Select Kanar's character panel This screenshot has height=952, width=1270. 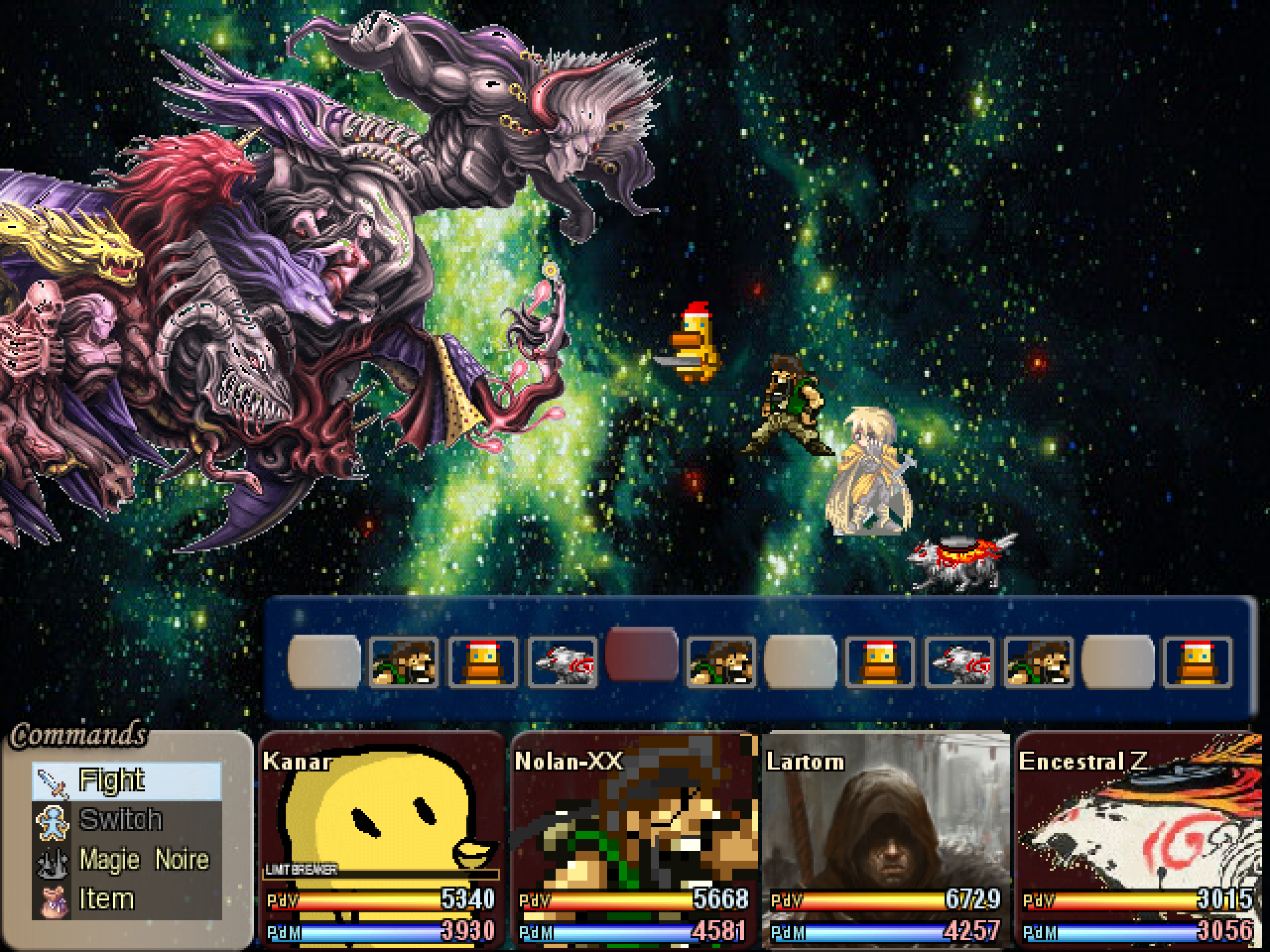point(382,840)
